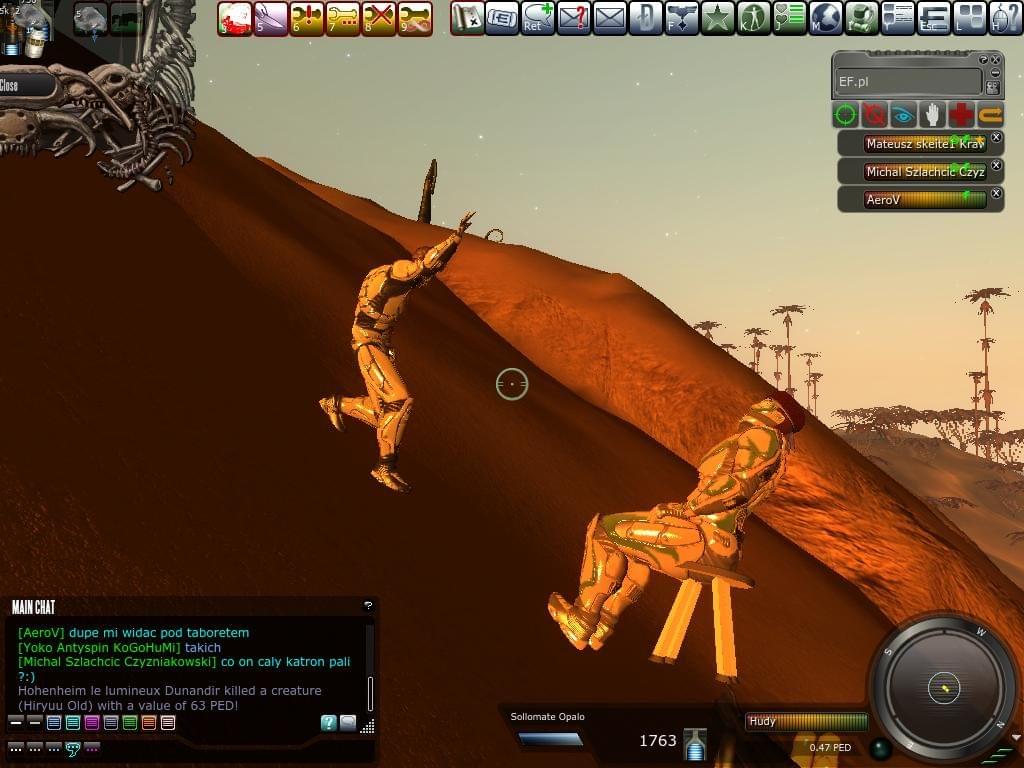Activate the white hand team icon
1024x768 pixels.
[933, 115]
